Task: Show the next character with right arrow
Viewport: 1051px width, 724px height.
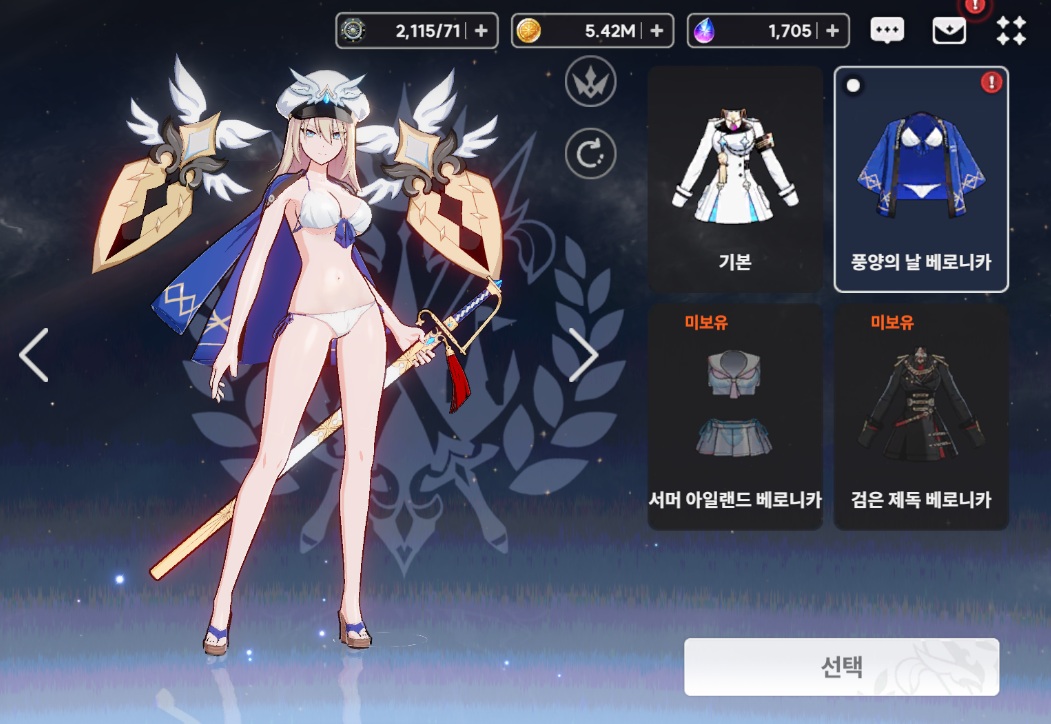Action: 583,355
